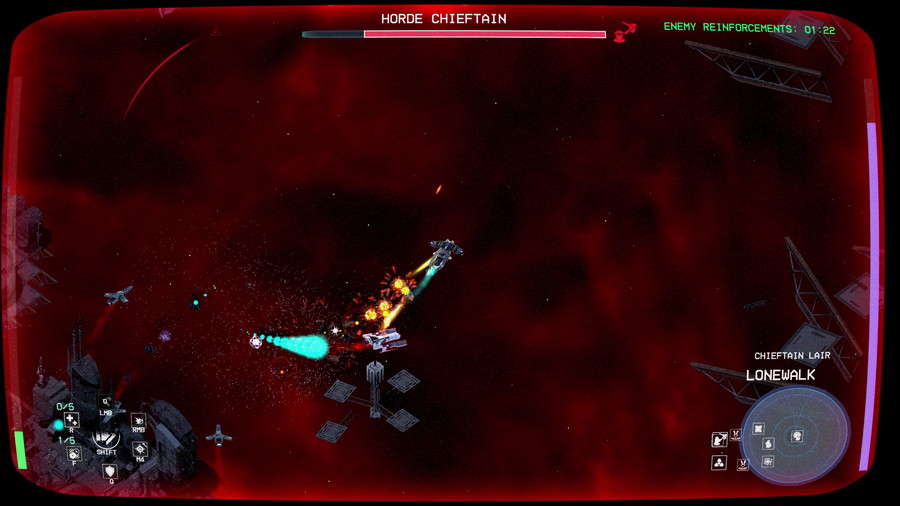Image resolution: width=900 pixels, height=506 pixels.
Task: Select the shooting figure icon beside minimap
Action: pyautogui.click(x=719, y=439)
